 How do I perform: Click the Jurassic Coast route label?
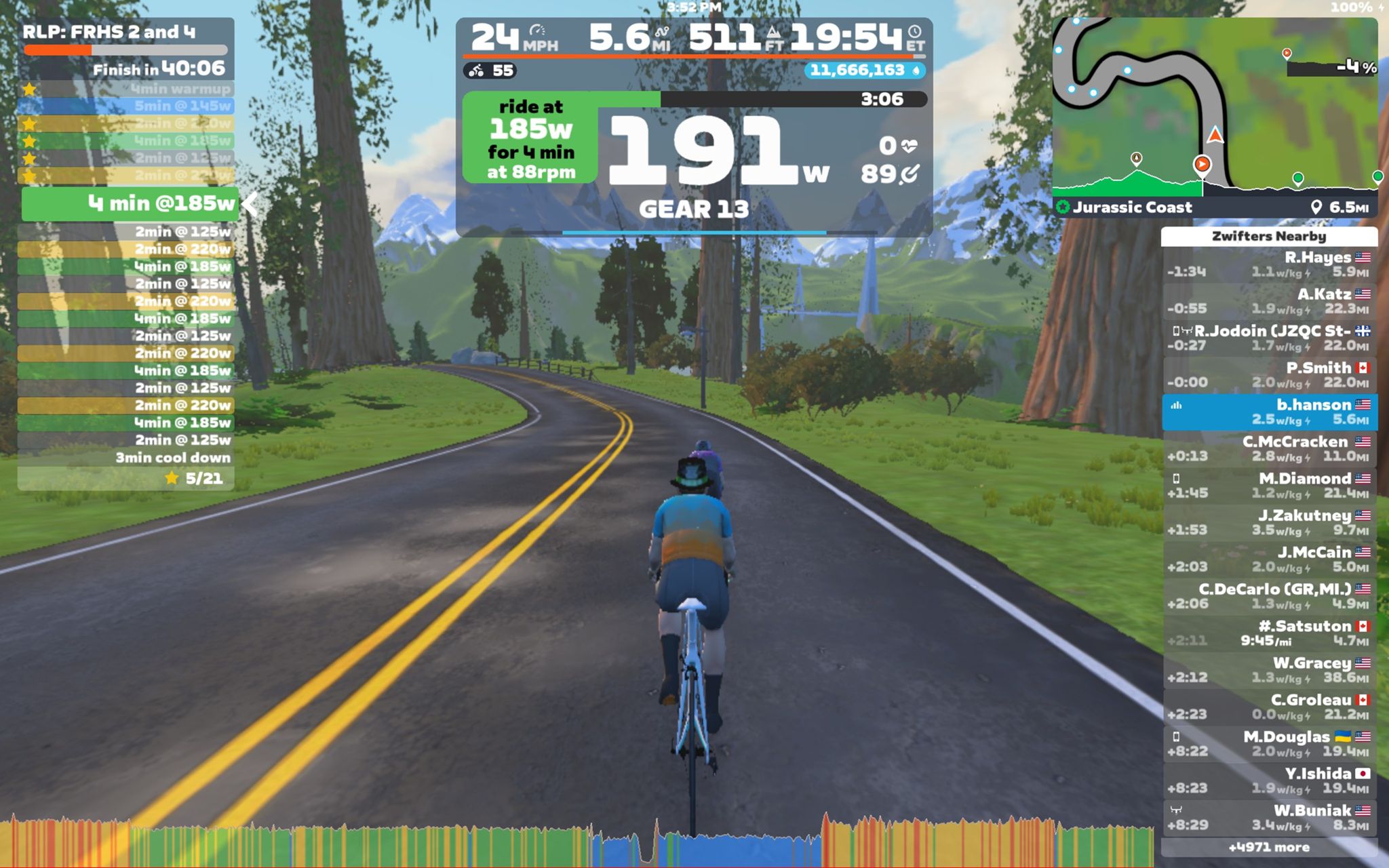1131,208
